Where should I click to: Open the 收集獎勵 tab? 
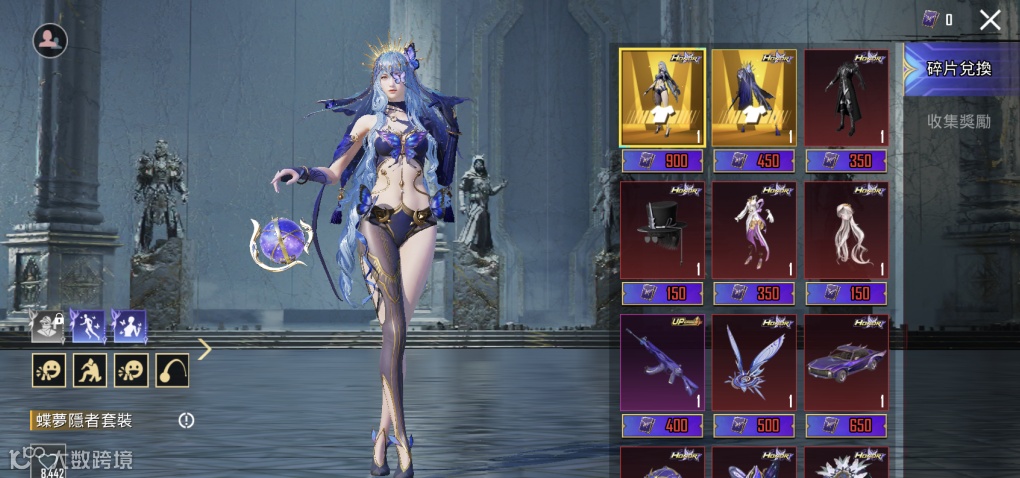pyautogui.click(x=958, y=121)
